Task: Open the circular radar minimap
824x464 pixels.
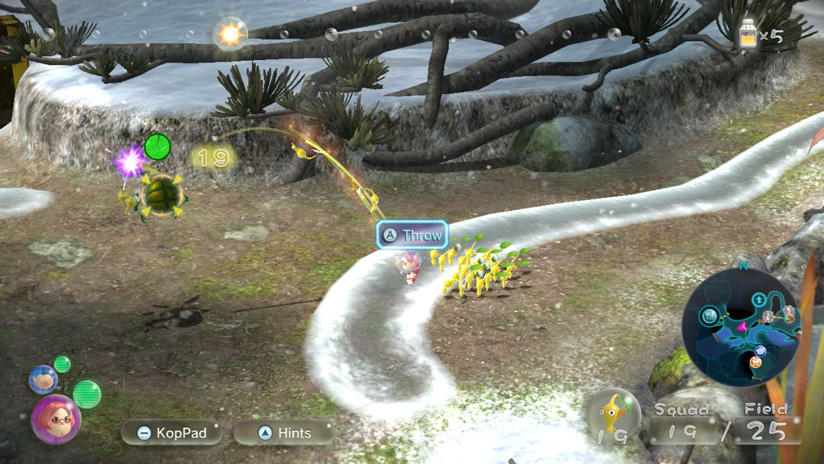Action: (742, 326)
